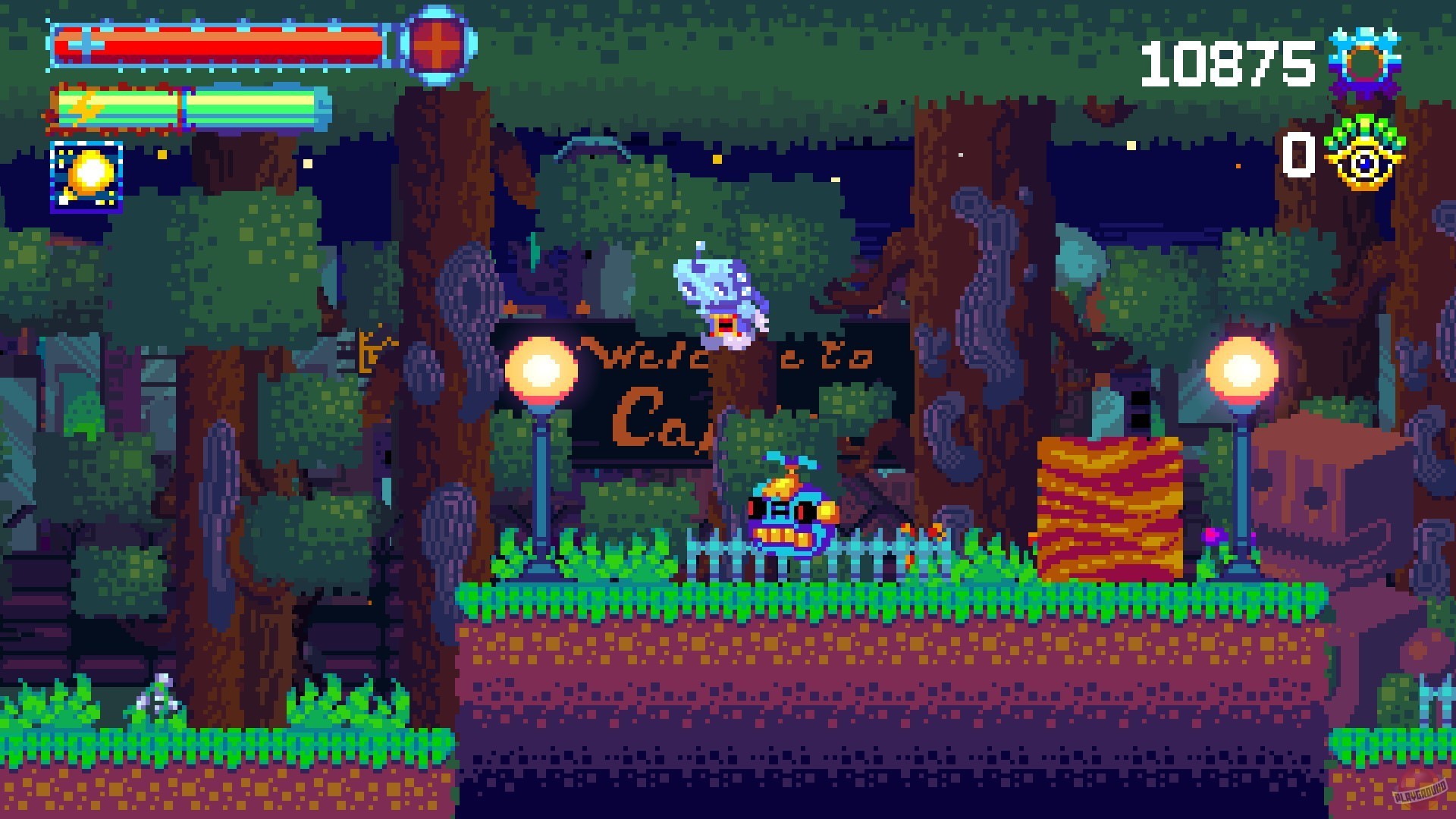The height and width of the screenshot is (819, 1456).
Task: Select the eye counter showing 0
Action: (x=1298, y=155)
